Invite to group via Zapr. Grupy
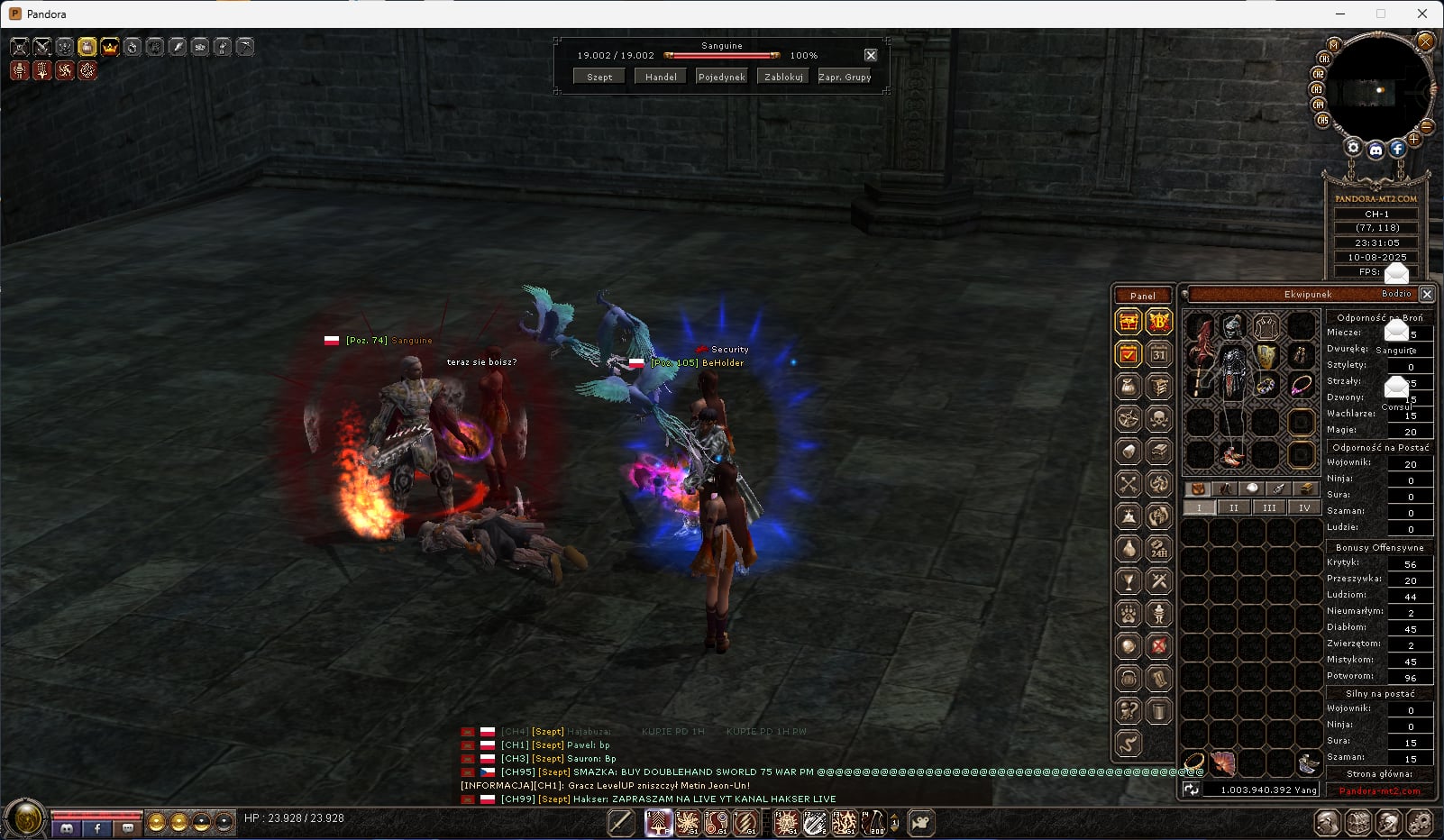The height and width of the screenshot is (840, 1444). pyautogui.click(x=845, y=78)
